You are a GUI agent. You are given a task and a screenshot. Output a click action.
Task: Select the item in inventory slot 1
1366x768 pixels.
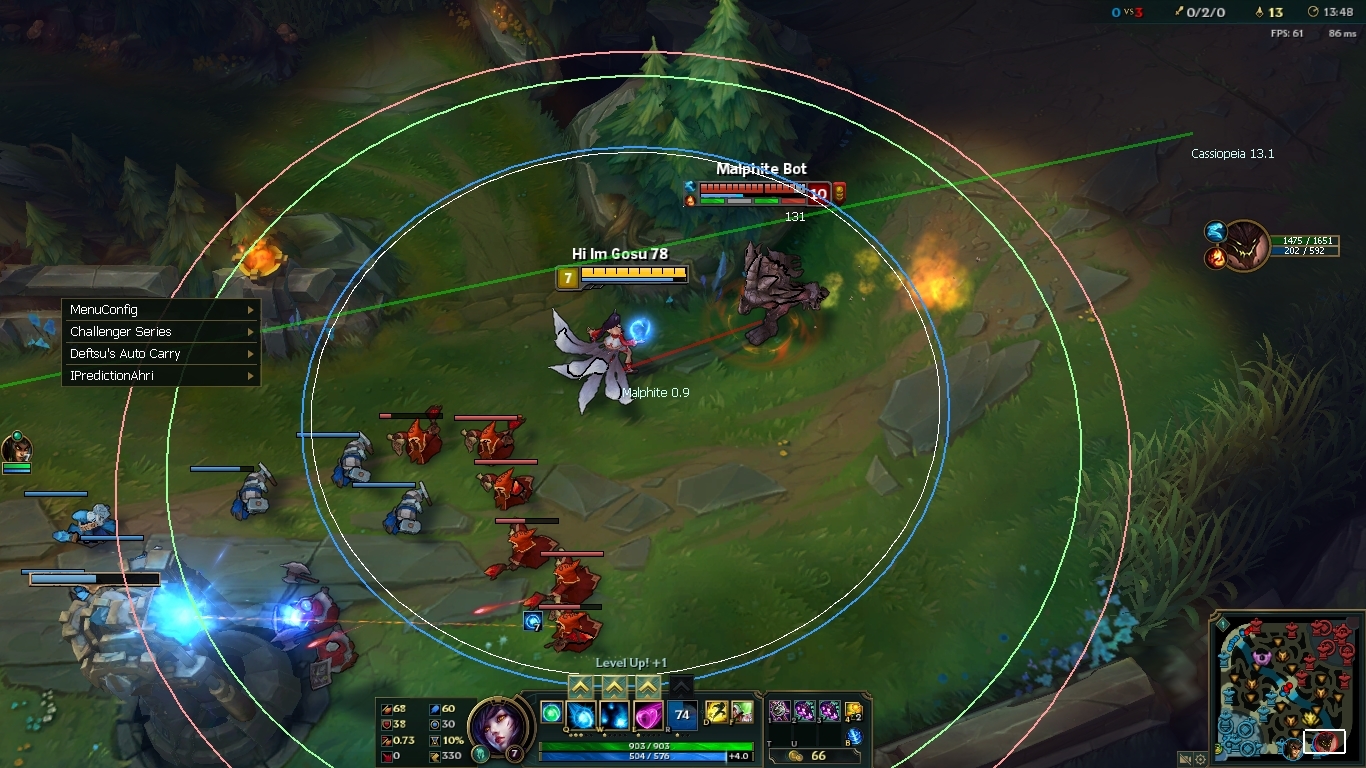779,711
